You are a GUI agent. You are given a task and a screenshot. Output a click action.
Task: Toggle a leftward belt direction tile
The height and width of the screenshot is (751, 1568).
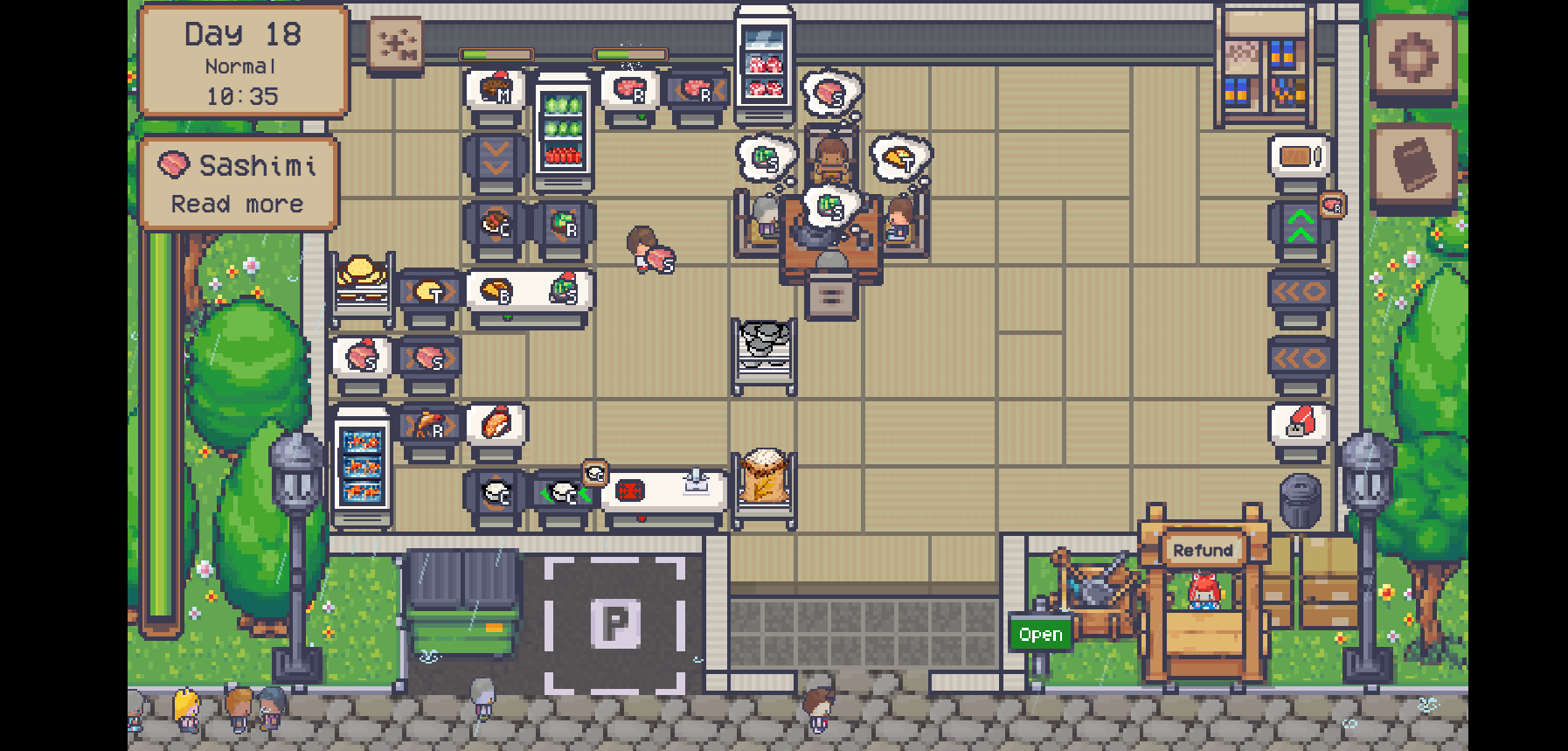pos(1300,293)
